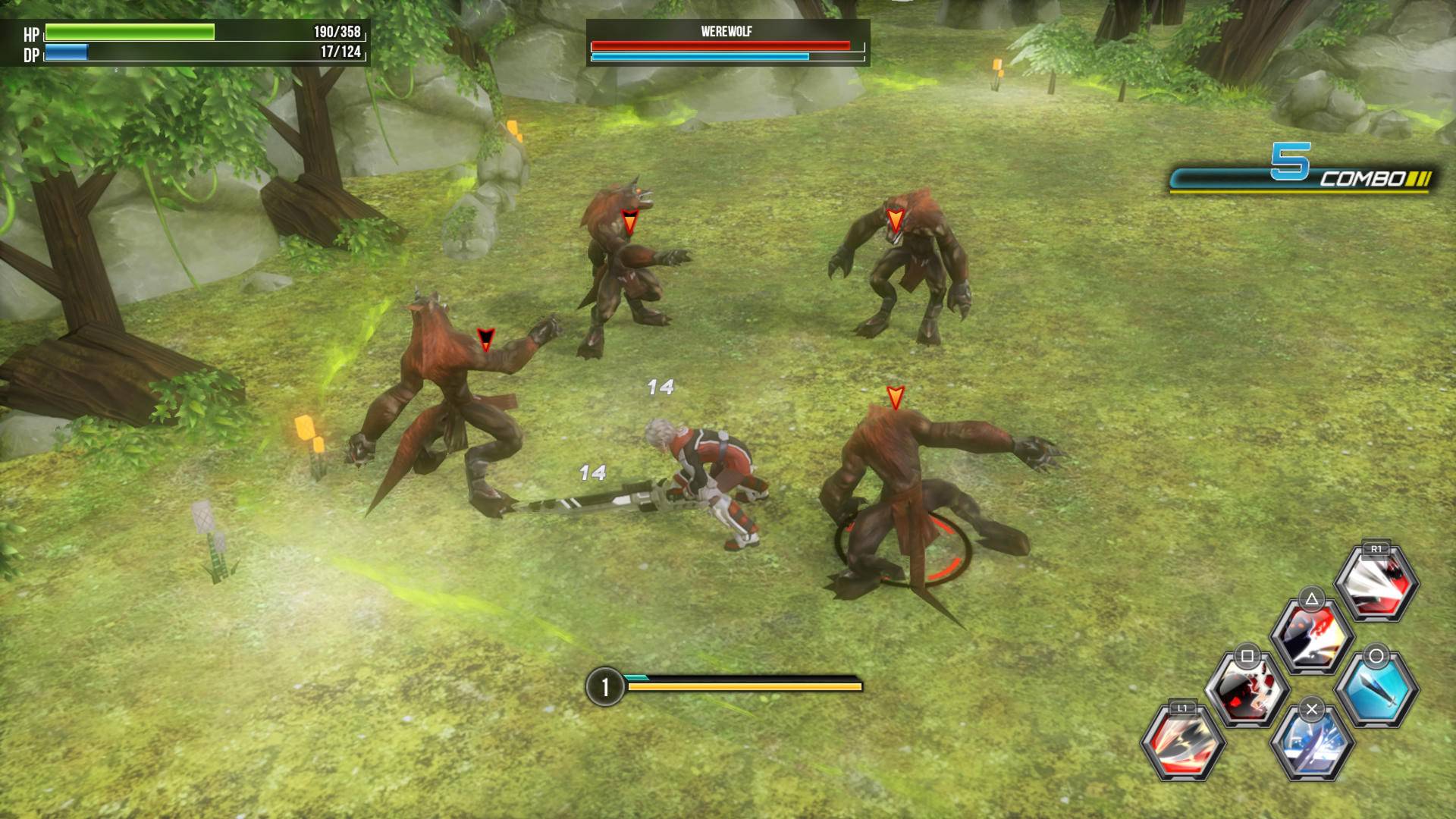
Task: Click the black target arrow on top werewolf
Action: [629, 220]
